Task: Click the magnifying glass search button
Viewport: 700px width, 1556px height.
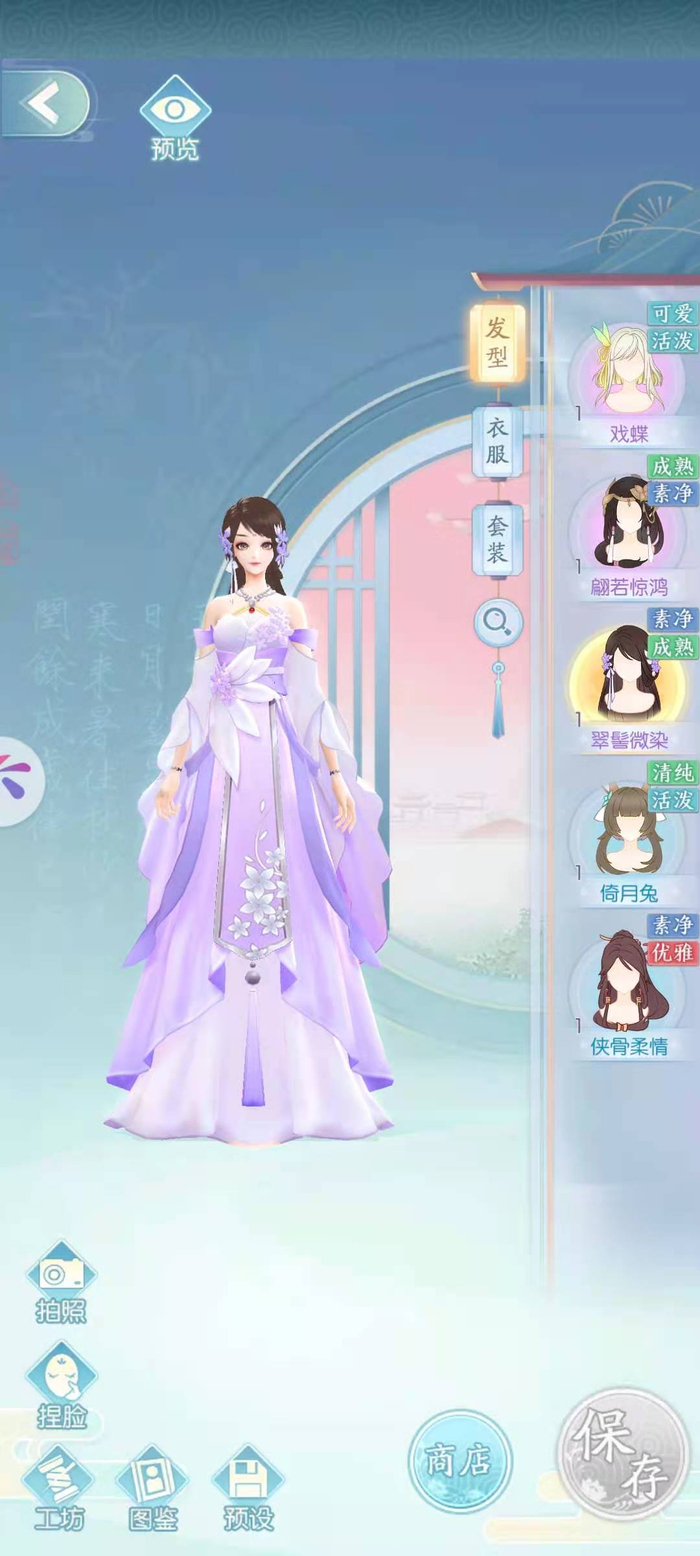Action: (497, 623)
